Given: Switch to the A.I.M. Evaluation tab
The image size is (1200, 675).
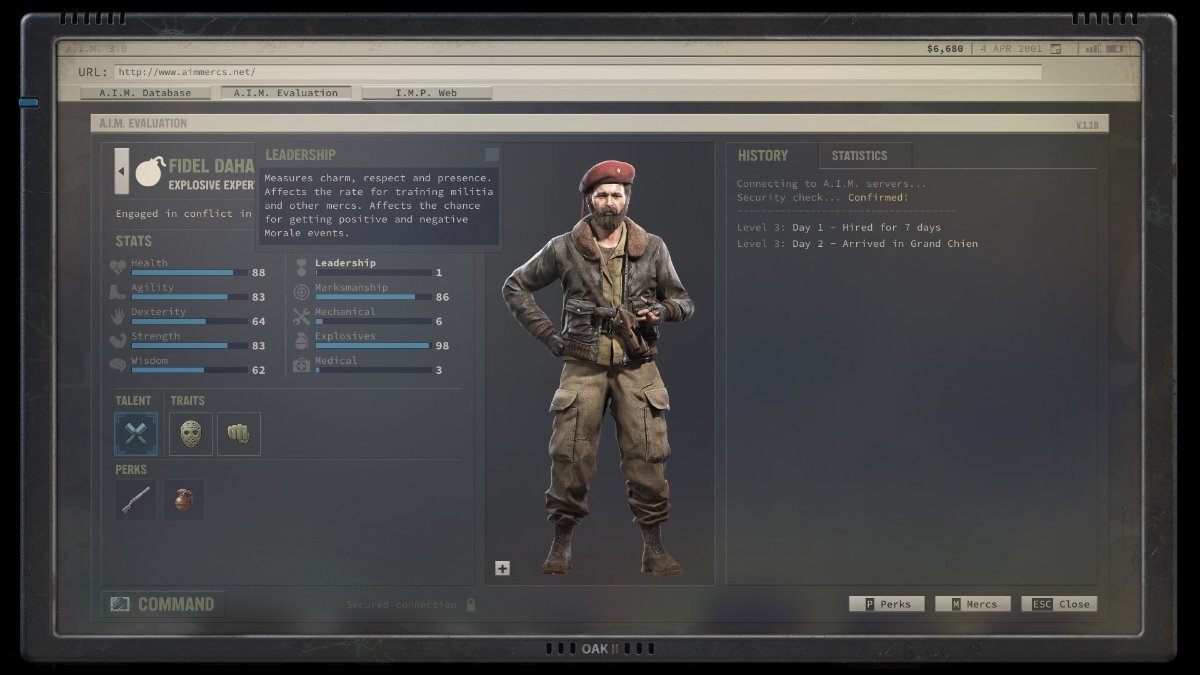Looking at the screenshot, I should click(286, 93).
